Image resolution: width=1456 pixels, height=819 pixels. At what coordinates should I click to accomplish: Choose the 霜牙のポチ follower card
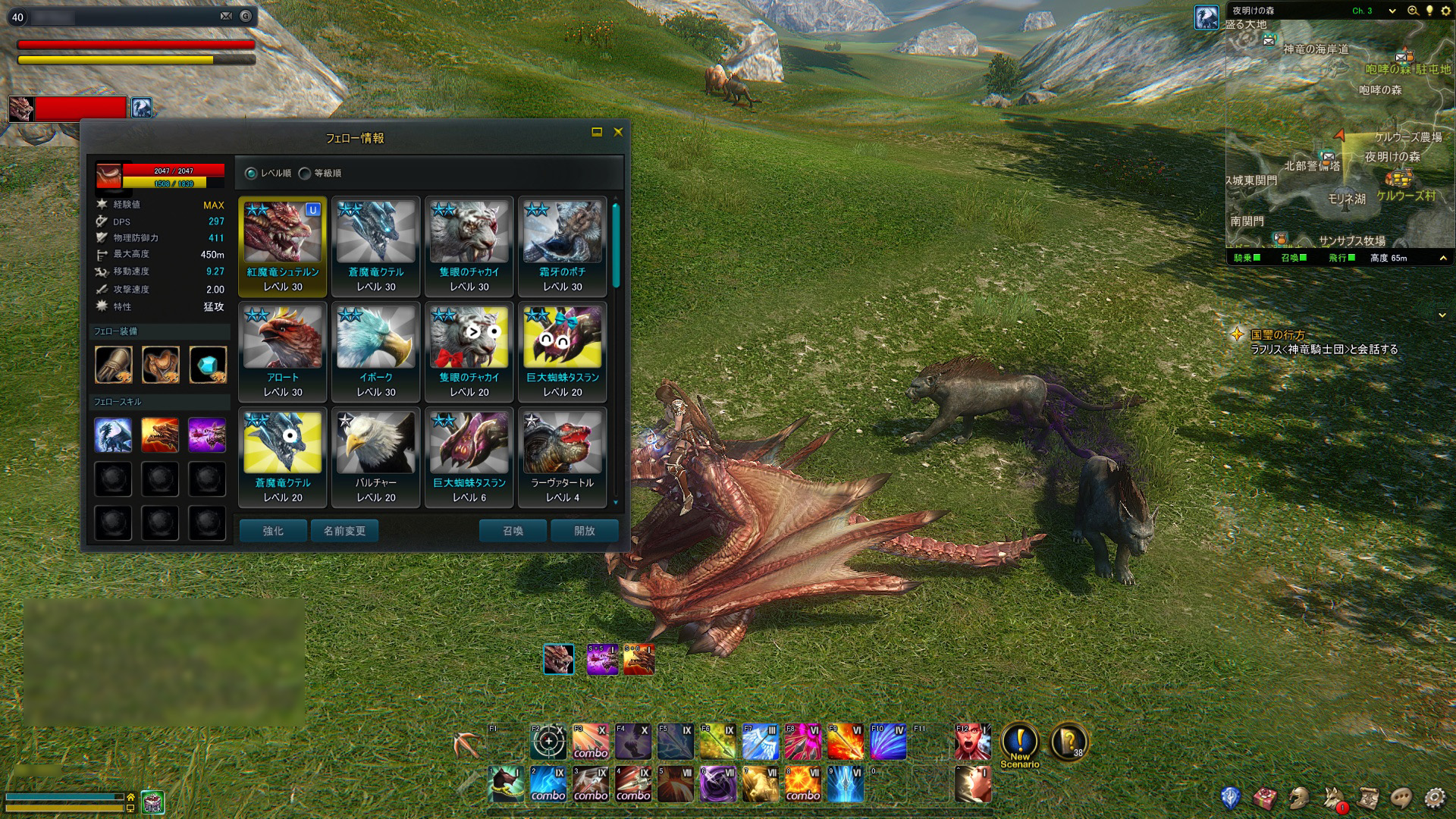click(x=563, y=246)
